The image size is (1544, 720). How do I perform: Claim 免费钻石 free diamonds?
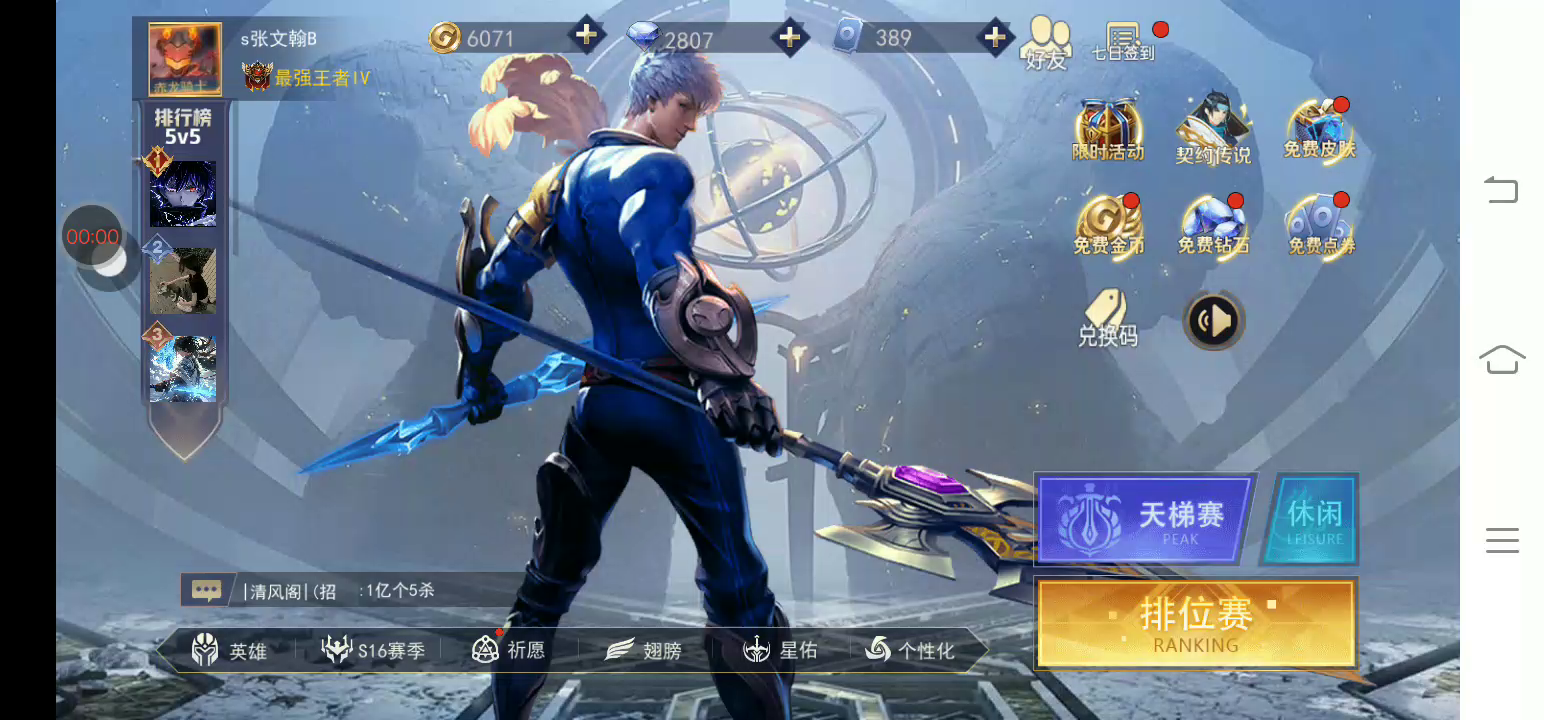coord(1213,226)
